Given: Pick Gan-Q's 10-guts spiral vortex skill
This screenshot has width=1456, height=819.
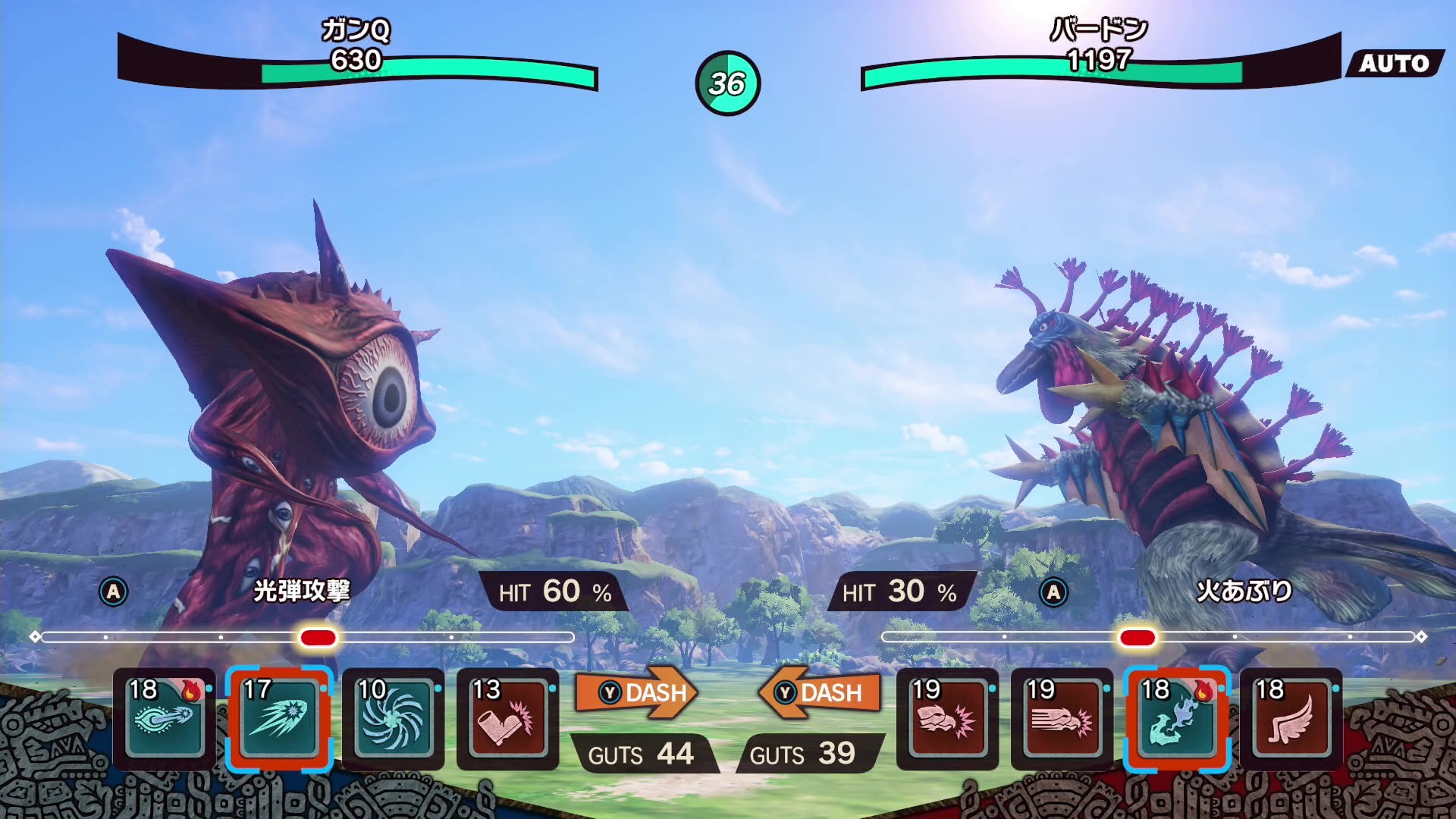Looking at the screenshot, I should coord(394,718).
